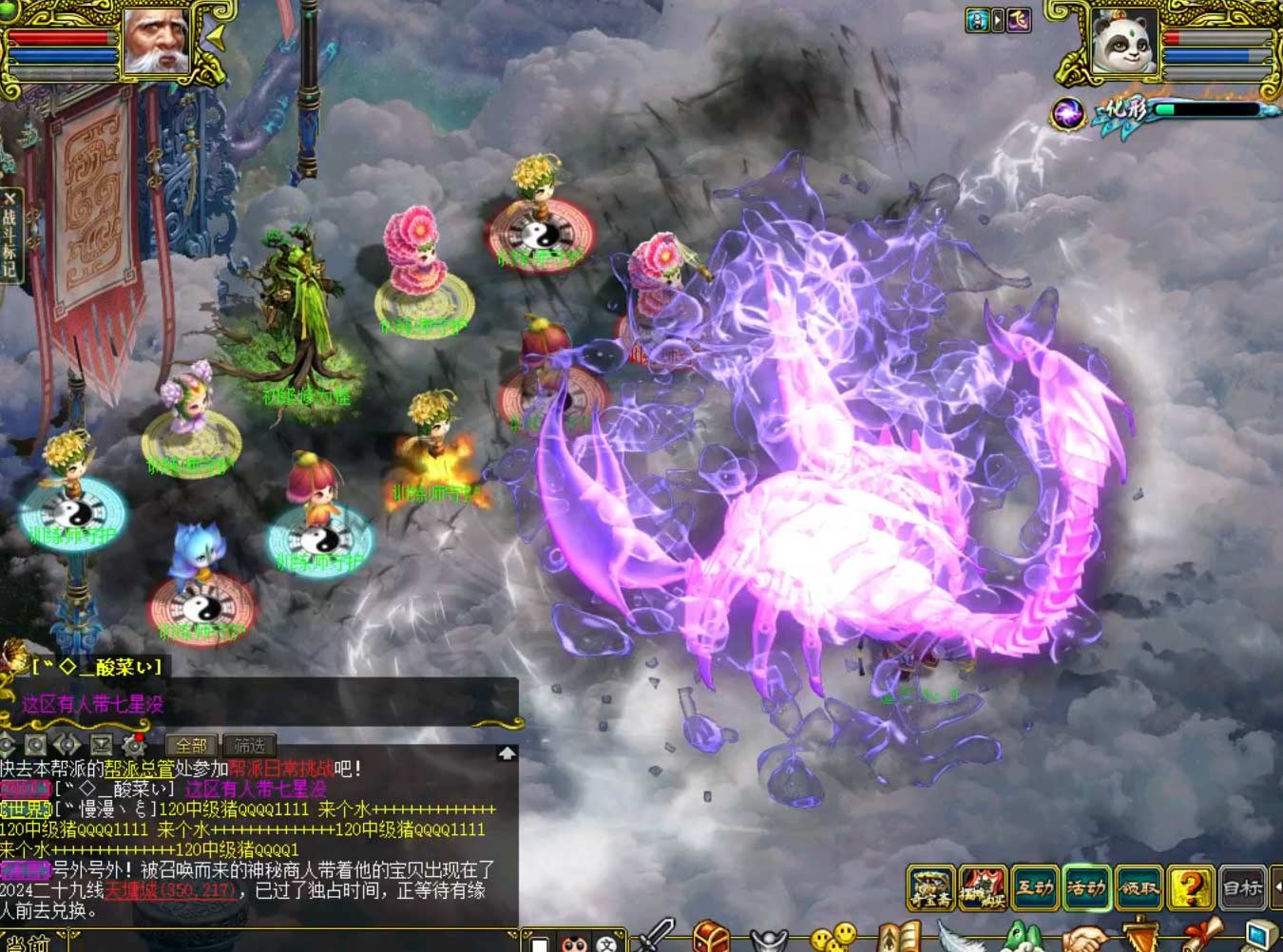Open the 摆摊购买 stall purchase button

click(x=983, y=888)
